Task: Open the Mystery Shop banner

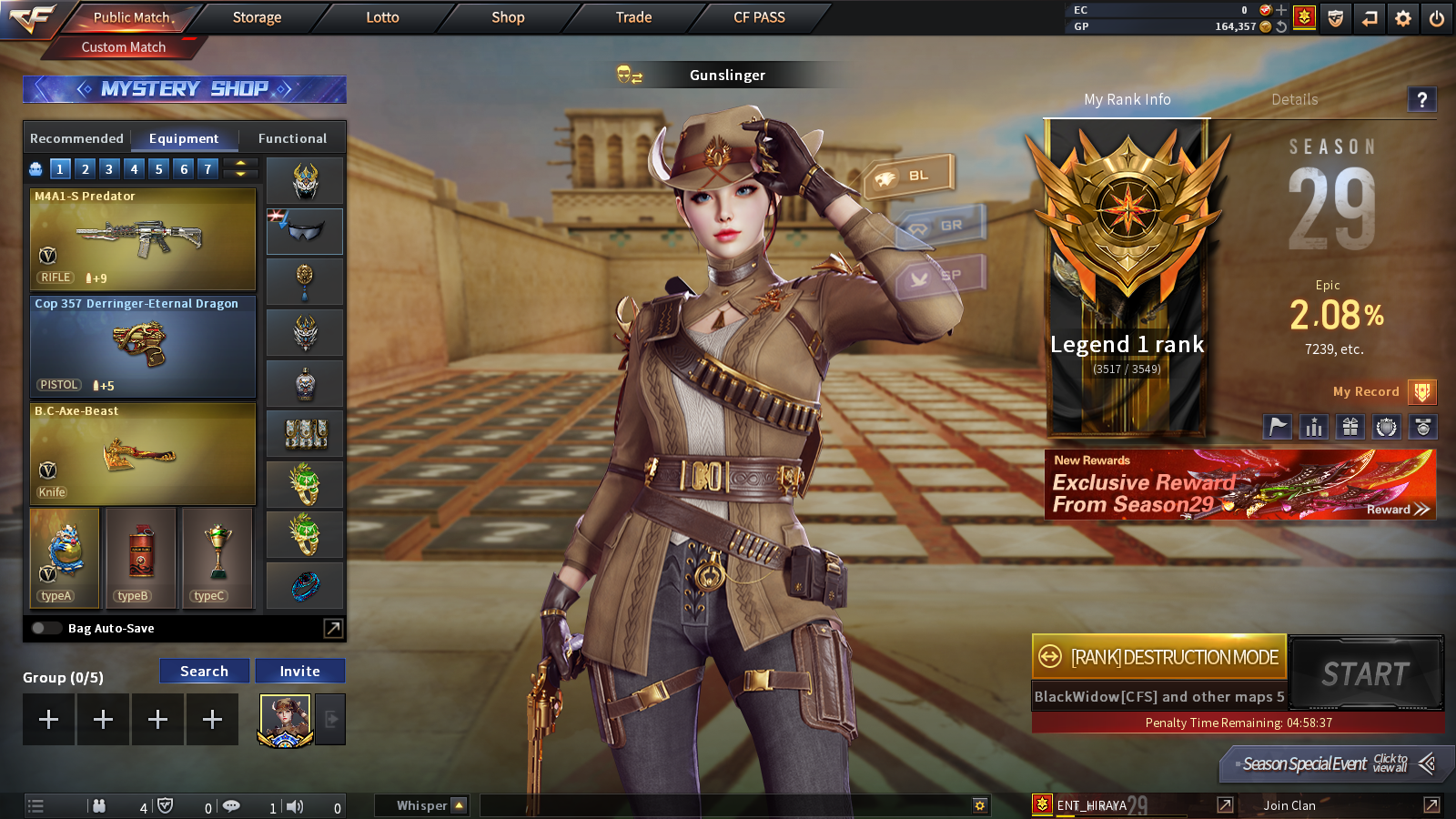Action: point(185,89)
